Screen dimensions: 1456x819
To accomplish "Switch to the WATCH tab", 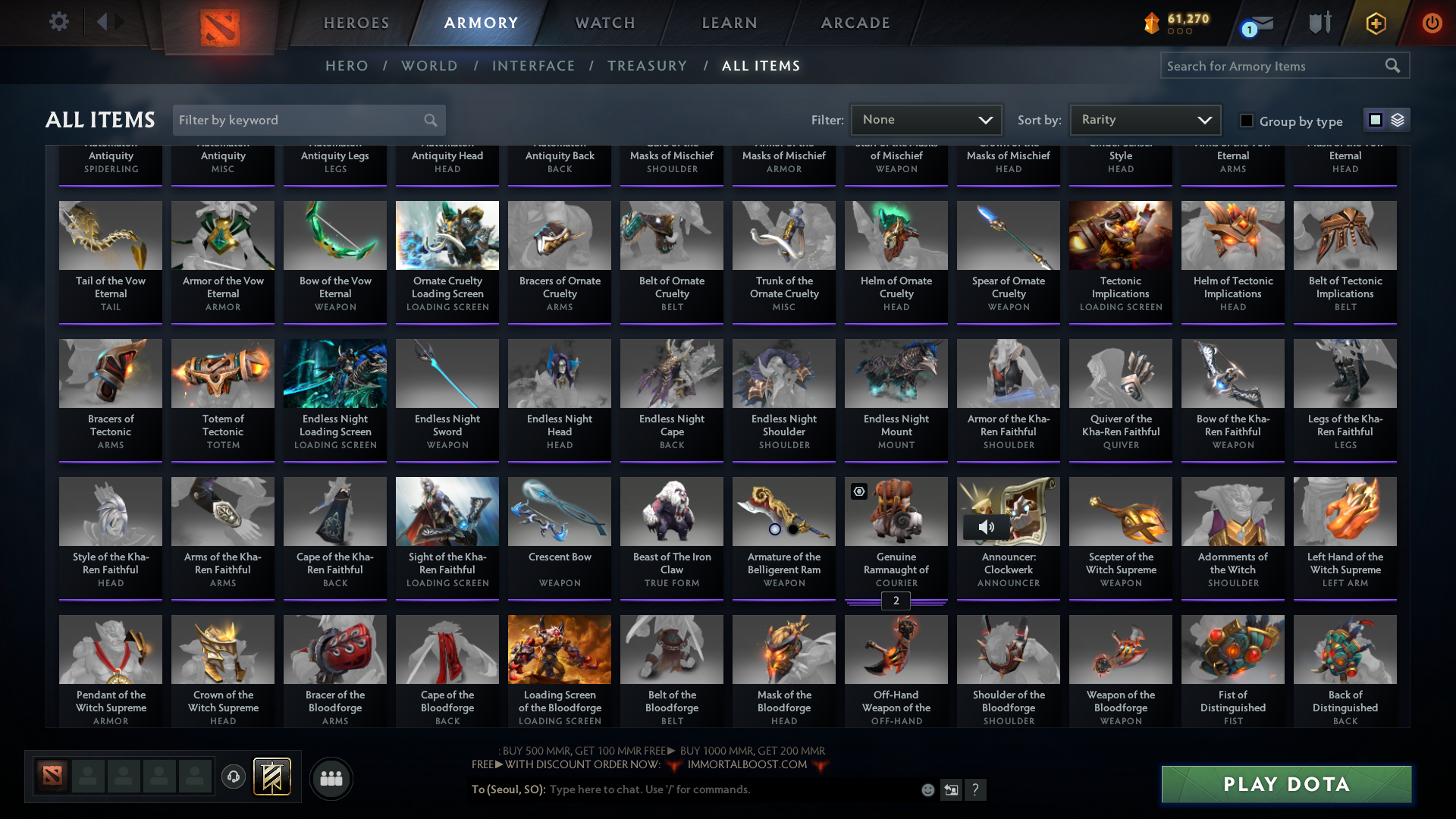I will pos(604,22).
